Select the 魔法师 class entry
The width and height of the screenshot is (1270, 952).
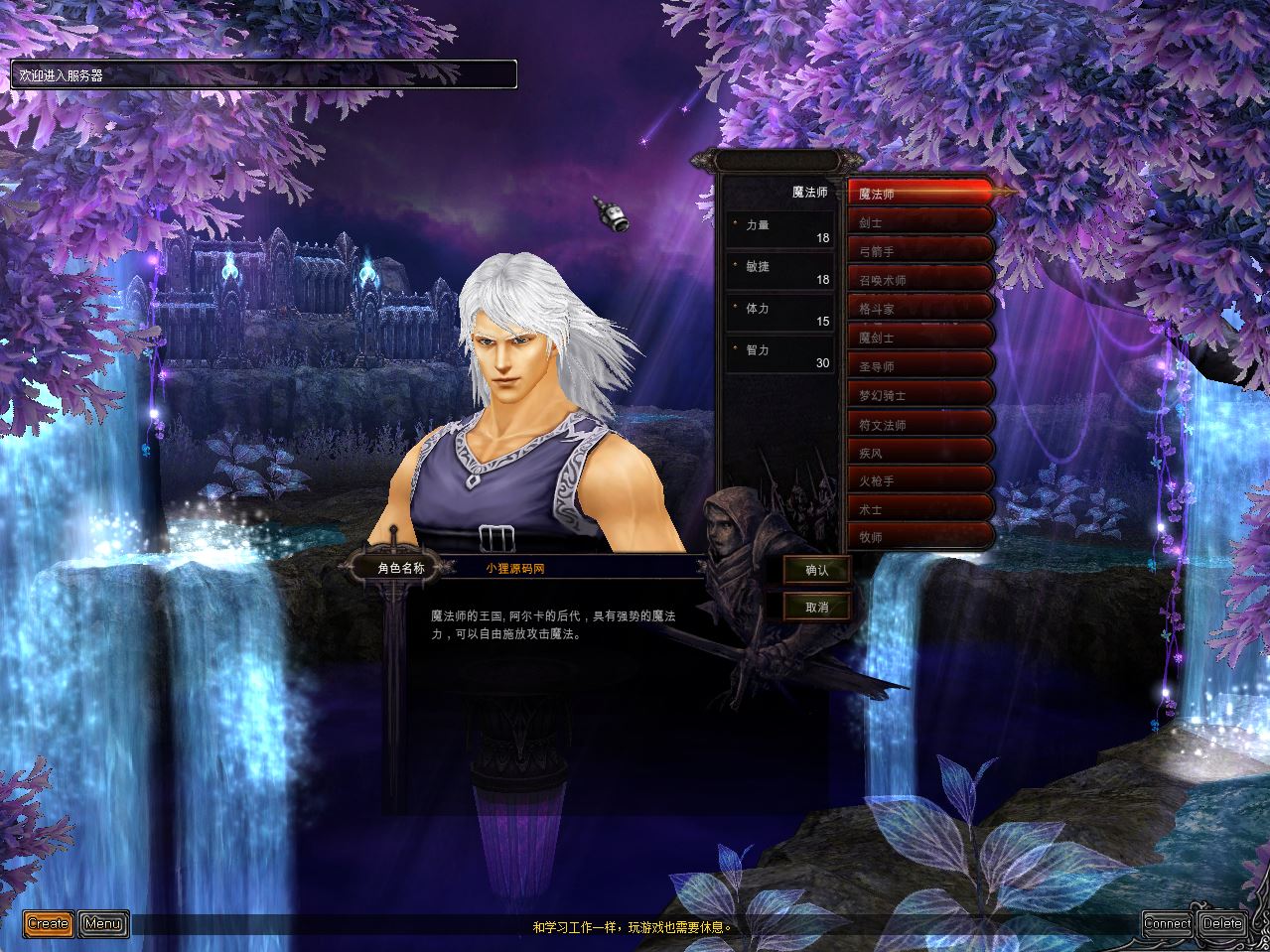(x=918, y=193)
